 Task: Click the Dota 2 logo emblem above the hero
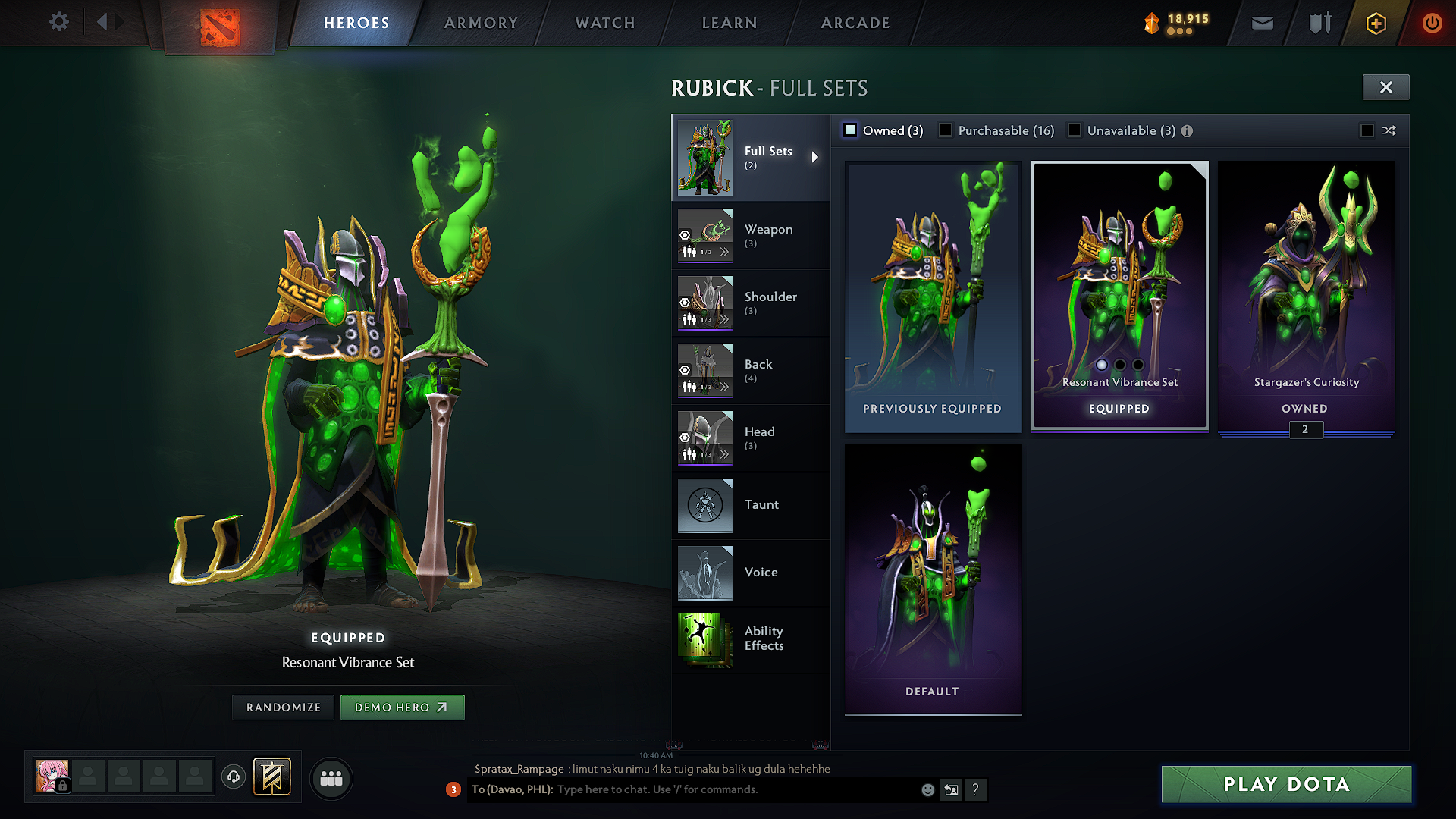tap(219, 24)
